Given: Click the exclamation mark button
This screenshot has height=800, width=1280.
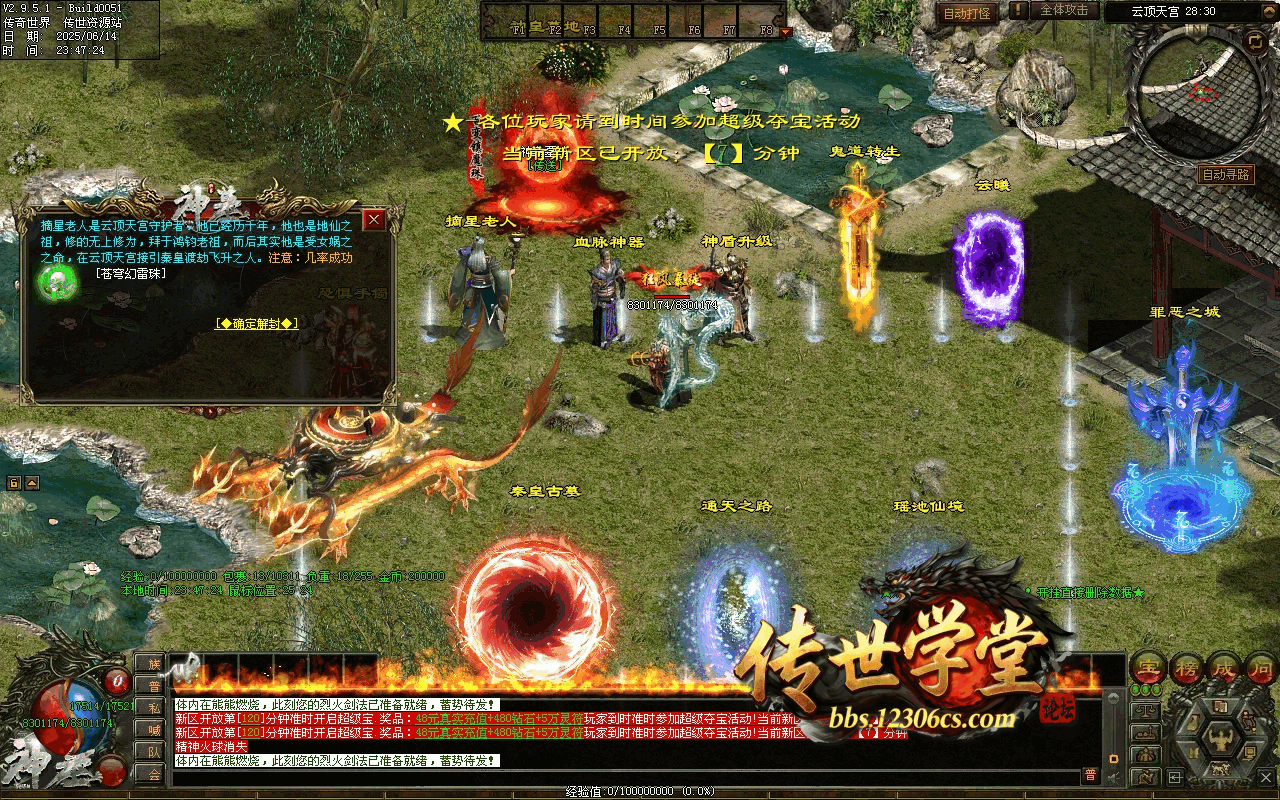Looking at the screenshot, I should [x=1017, y=11].
